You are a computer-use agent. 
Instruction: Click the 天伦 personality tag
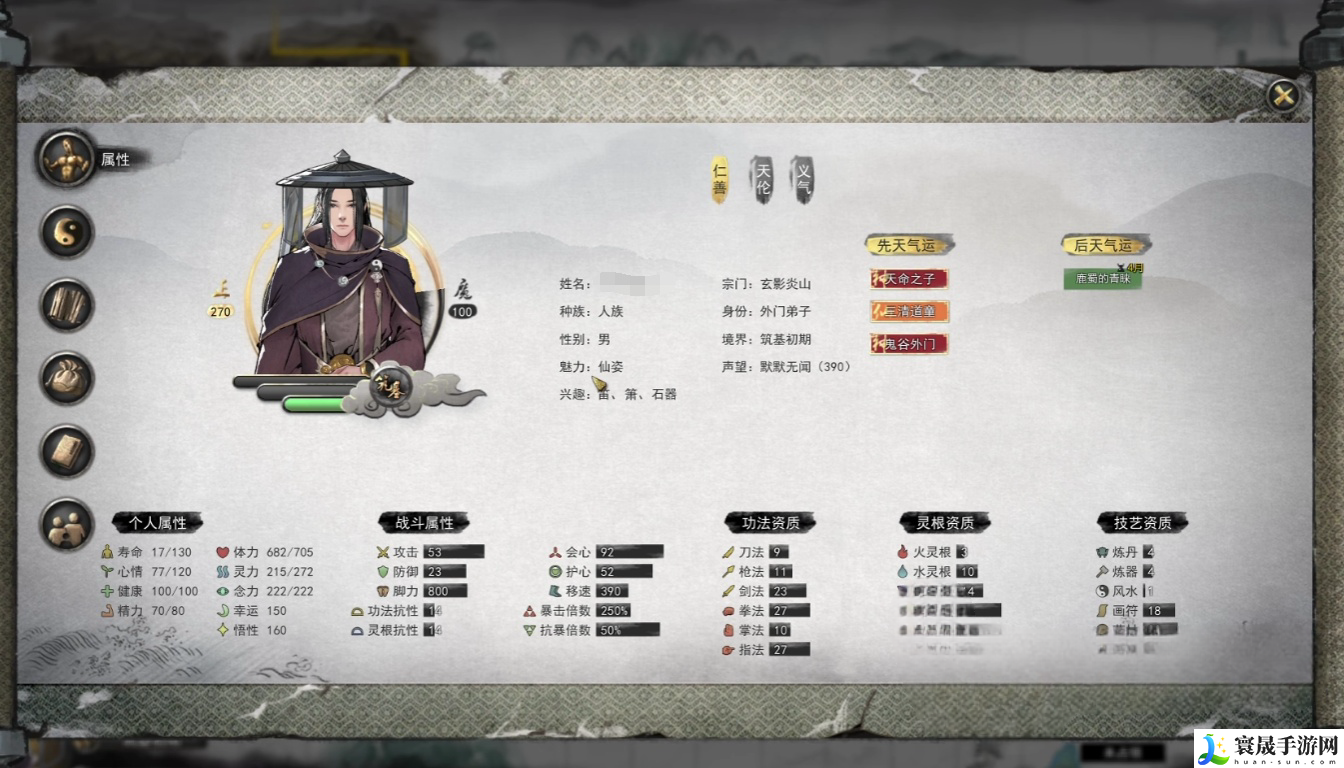[x=762, y=180]
